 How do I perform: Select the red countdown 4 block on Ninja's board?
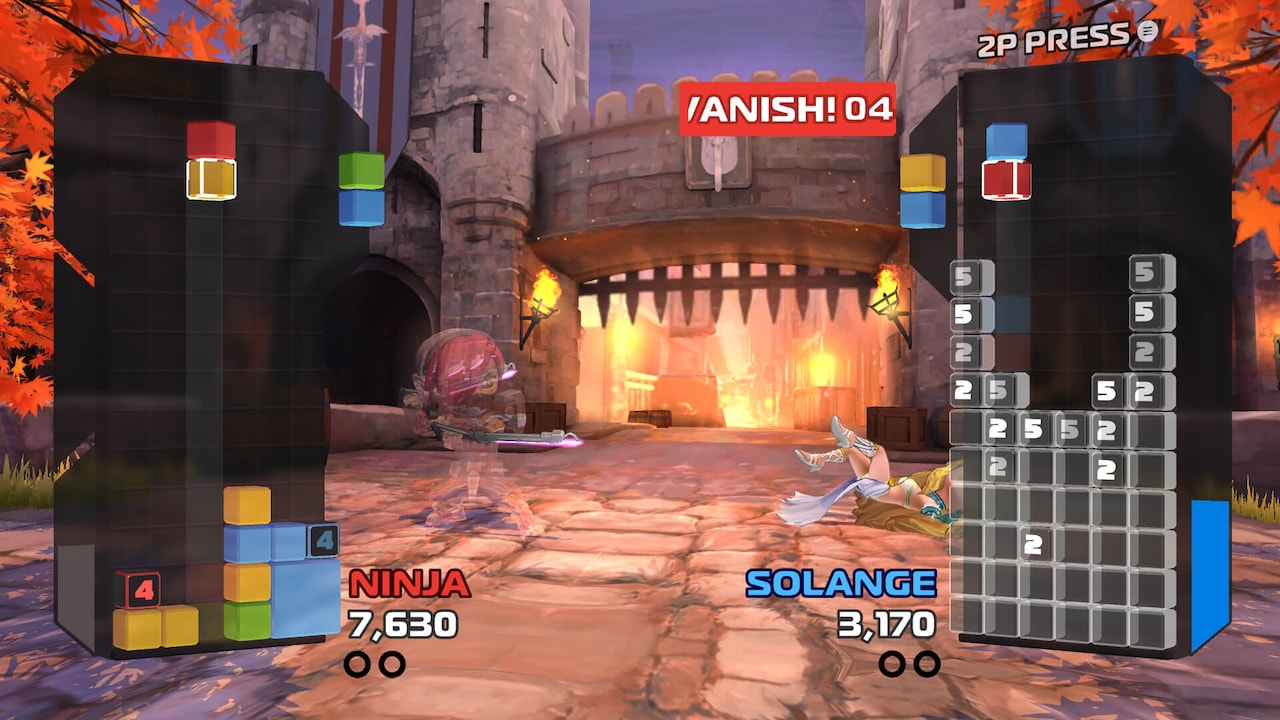138,590
